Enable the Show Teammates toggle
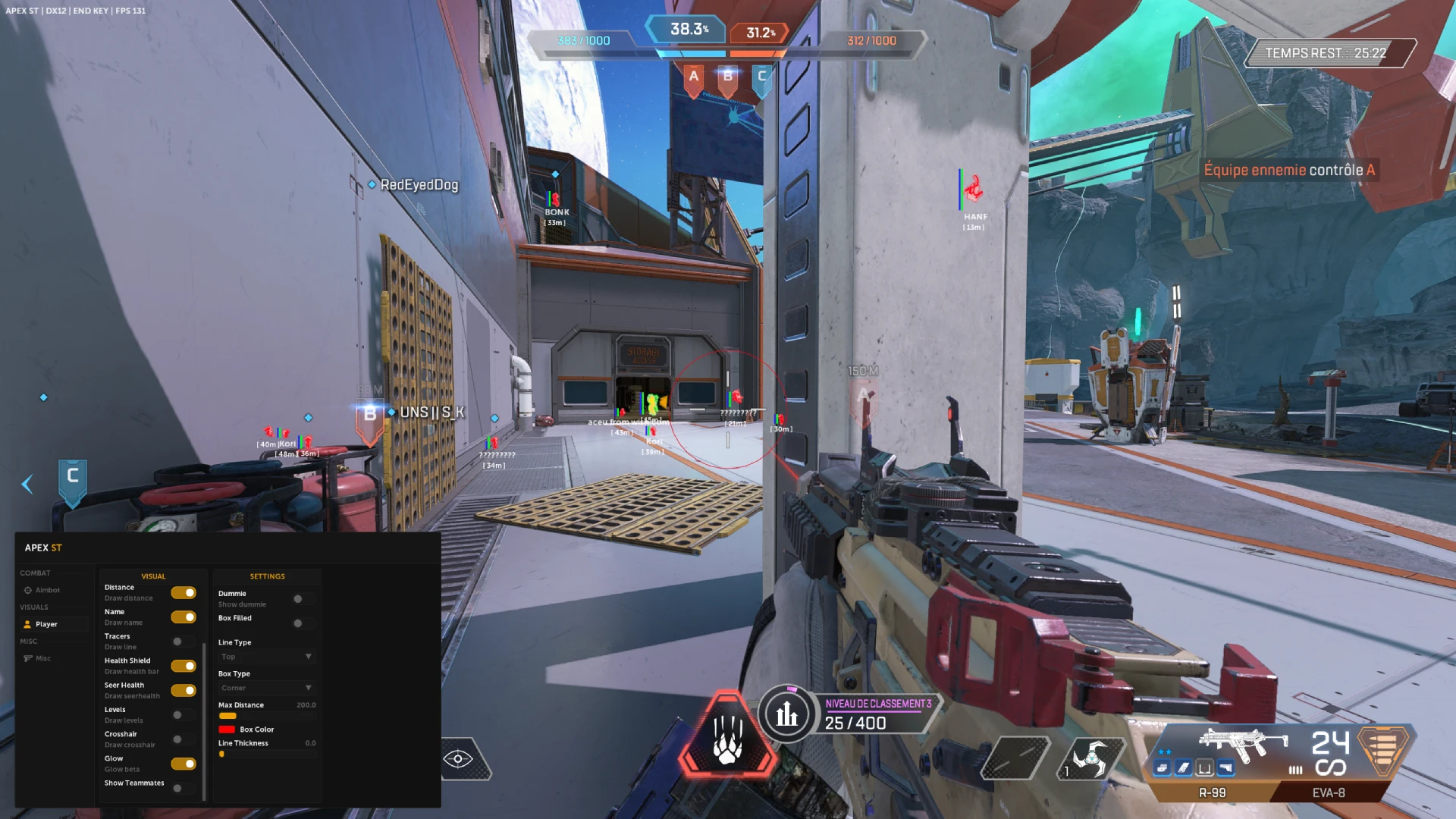Viewport: 1456px width, 819px height. (x=182, y=788)
